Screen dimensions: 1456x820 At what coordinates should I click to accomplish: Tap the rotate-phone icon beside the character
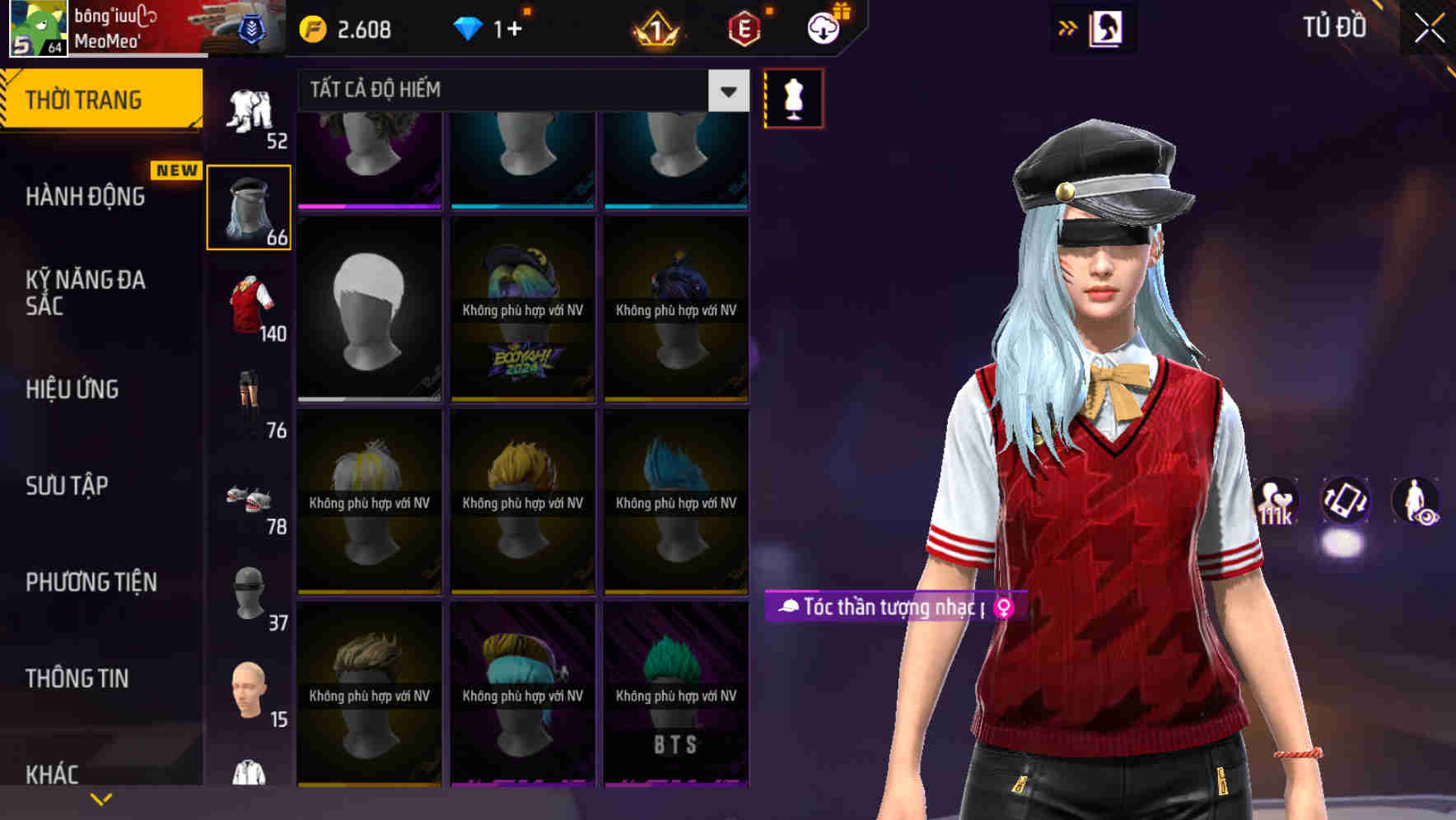1344,502
